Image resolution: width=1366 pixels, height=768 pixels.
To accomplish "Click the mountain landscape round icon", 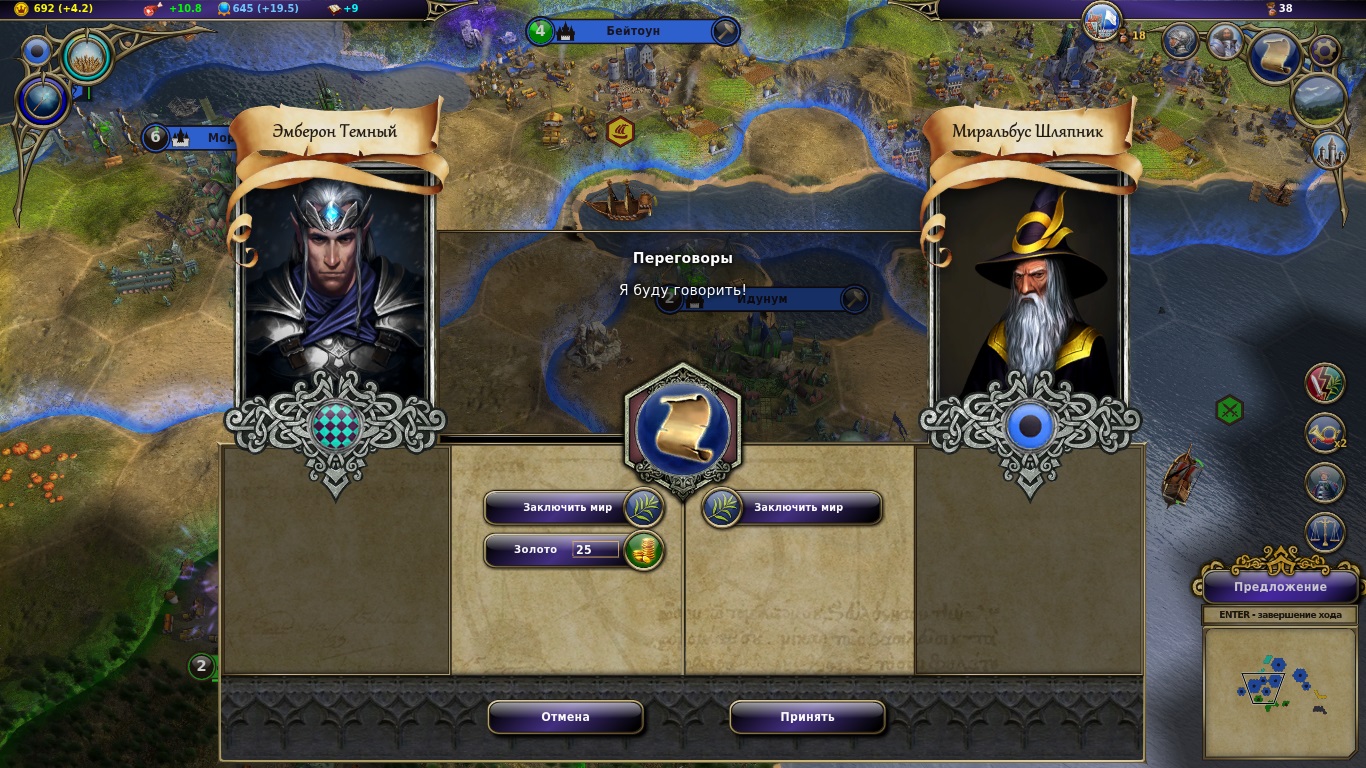I will point(1317,100).
